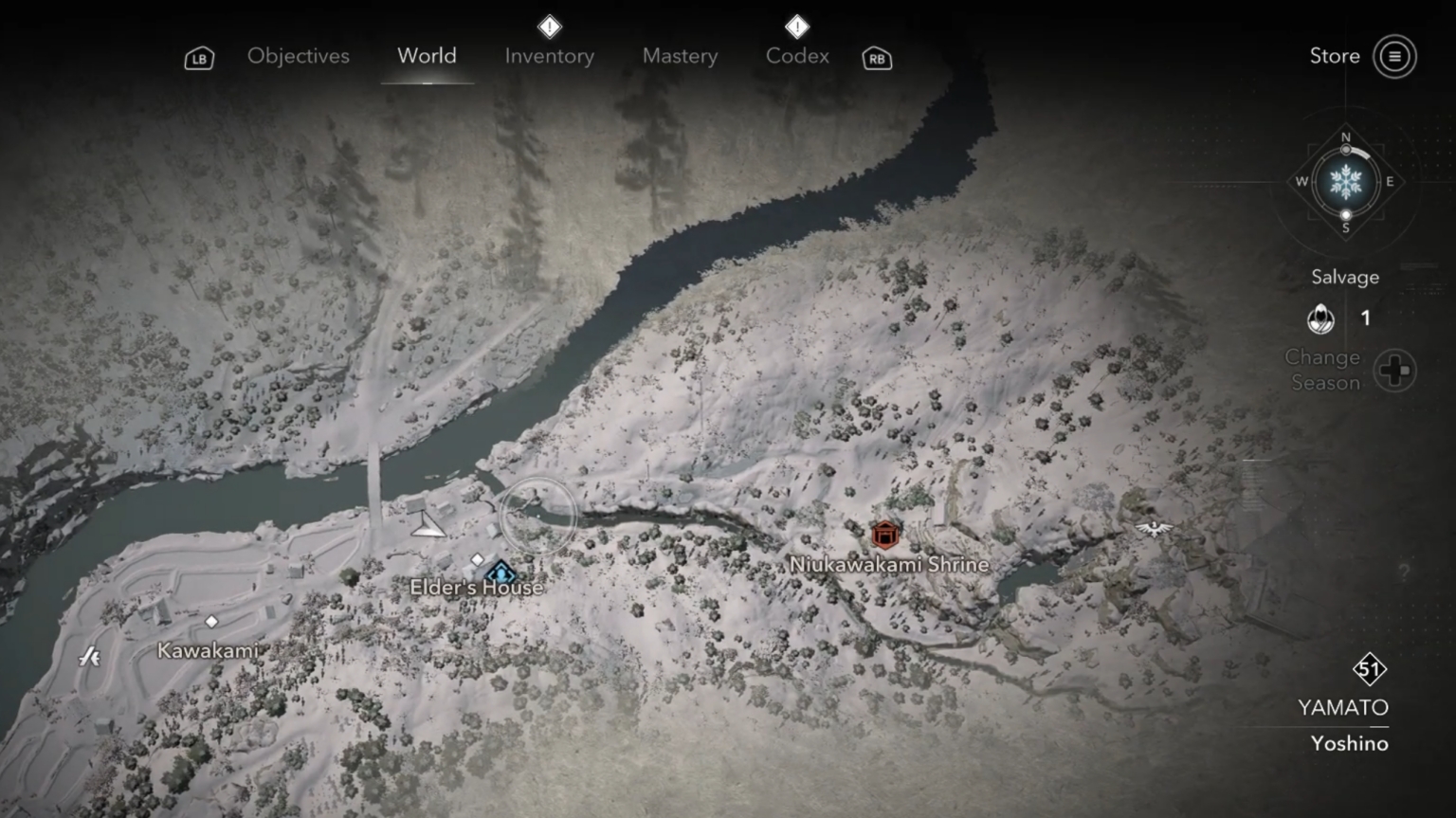The height and width of the screenshot is (818, 1456).
Task: Open the Store
Action: point(1334,55)
